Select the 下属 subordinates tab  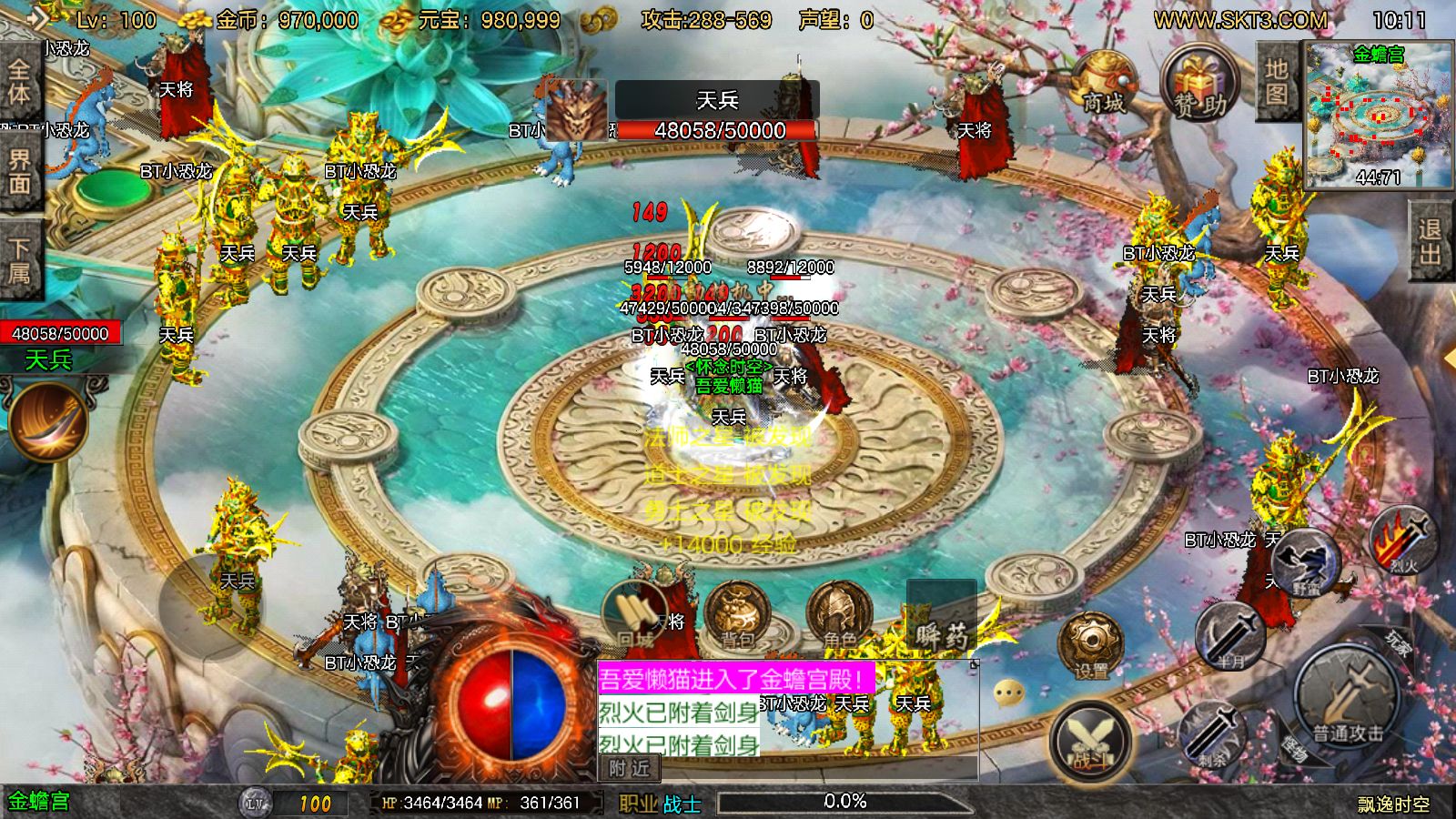coord(20,261)
